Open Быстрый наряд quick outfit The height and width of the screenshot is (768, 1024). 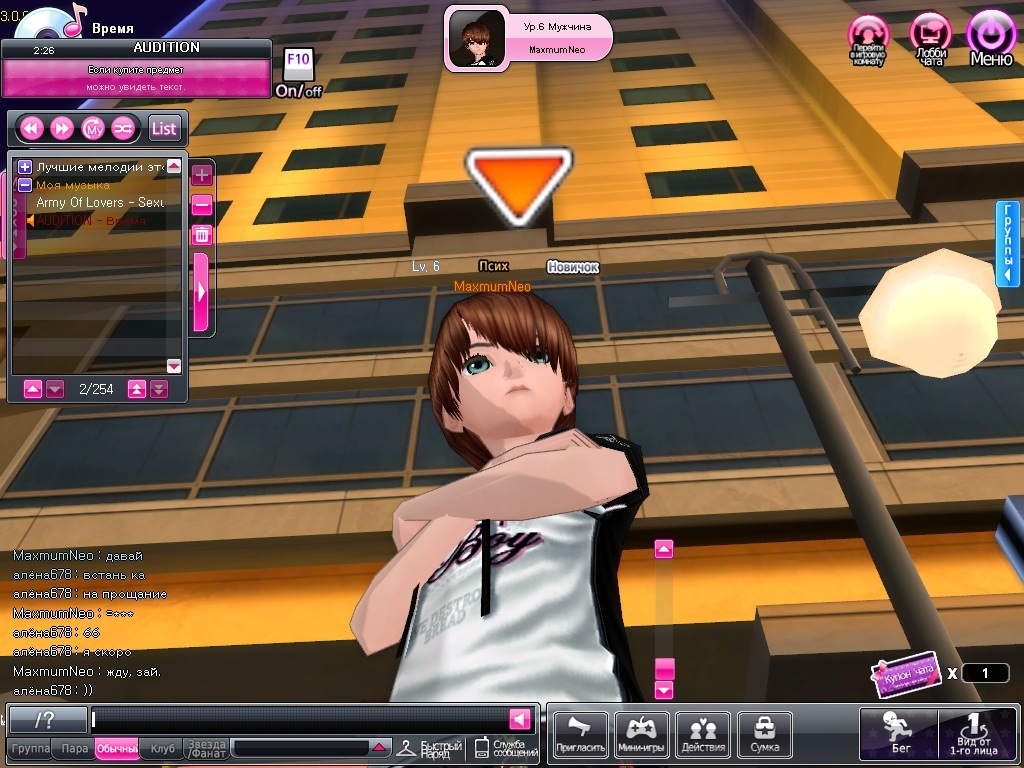[x=431, y=749]
